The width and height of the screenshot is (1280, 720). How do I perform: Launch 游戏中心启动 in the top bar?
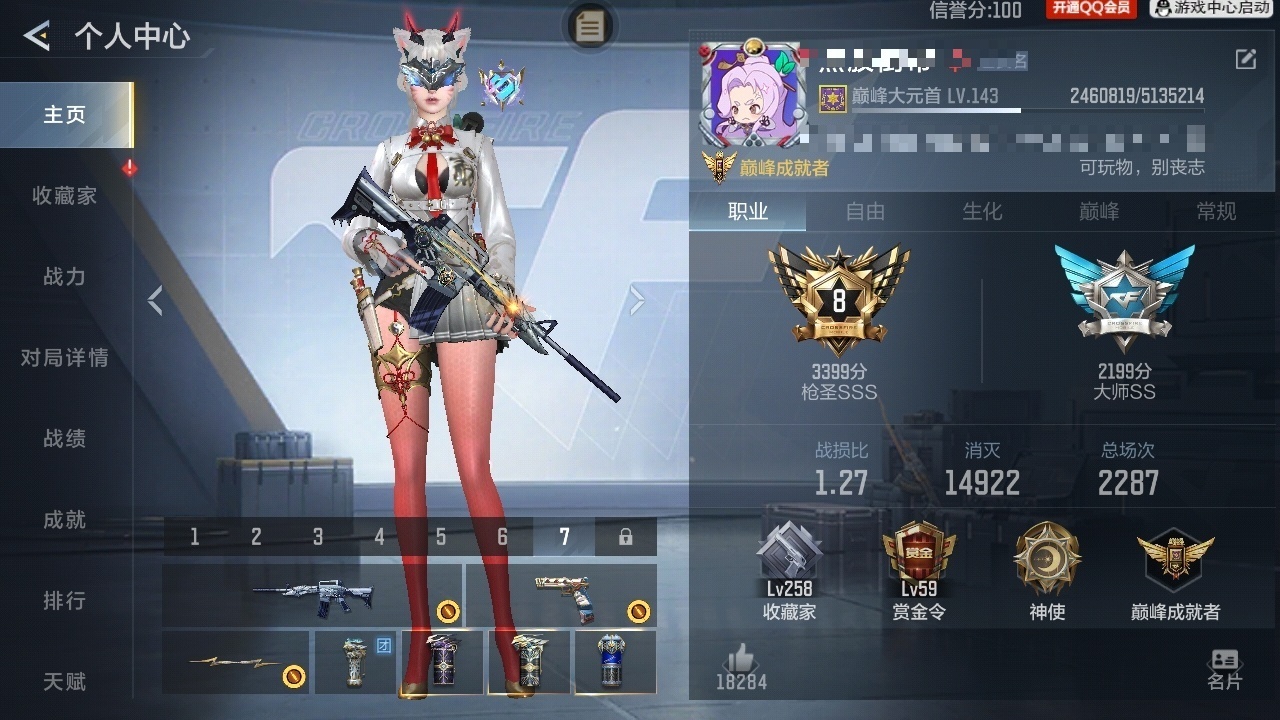(1211, 10)
